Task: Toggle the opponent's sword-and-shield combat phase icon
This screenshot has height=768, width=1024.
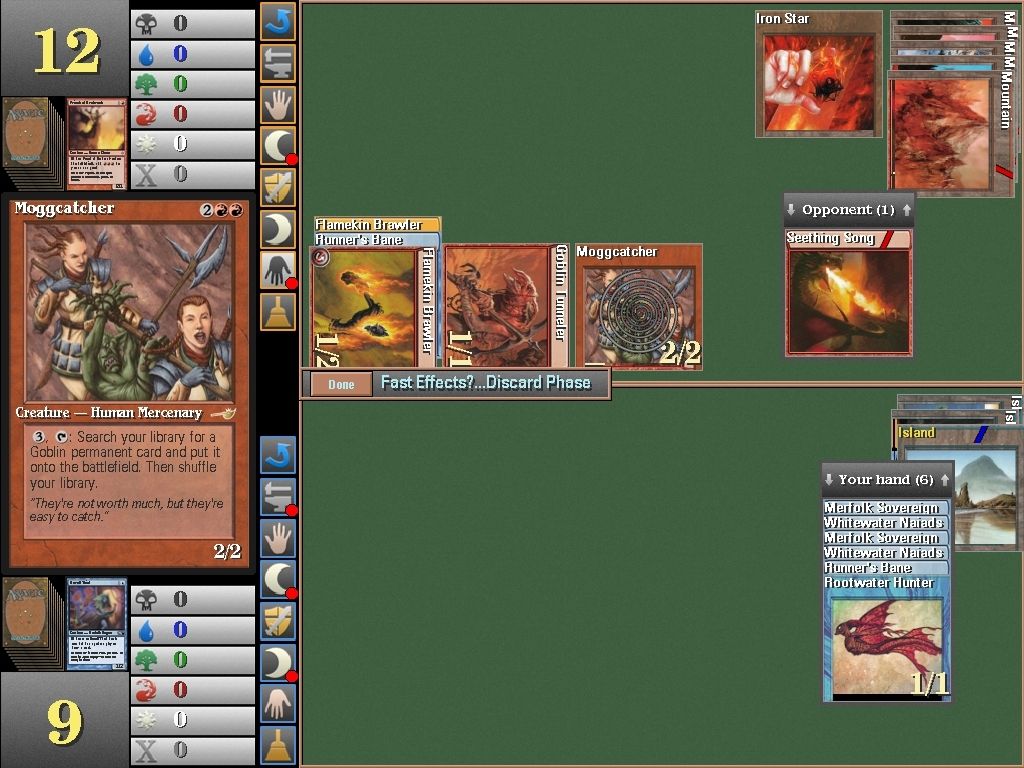Action: tap(277, 187)
